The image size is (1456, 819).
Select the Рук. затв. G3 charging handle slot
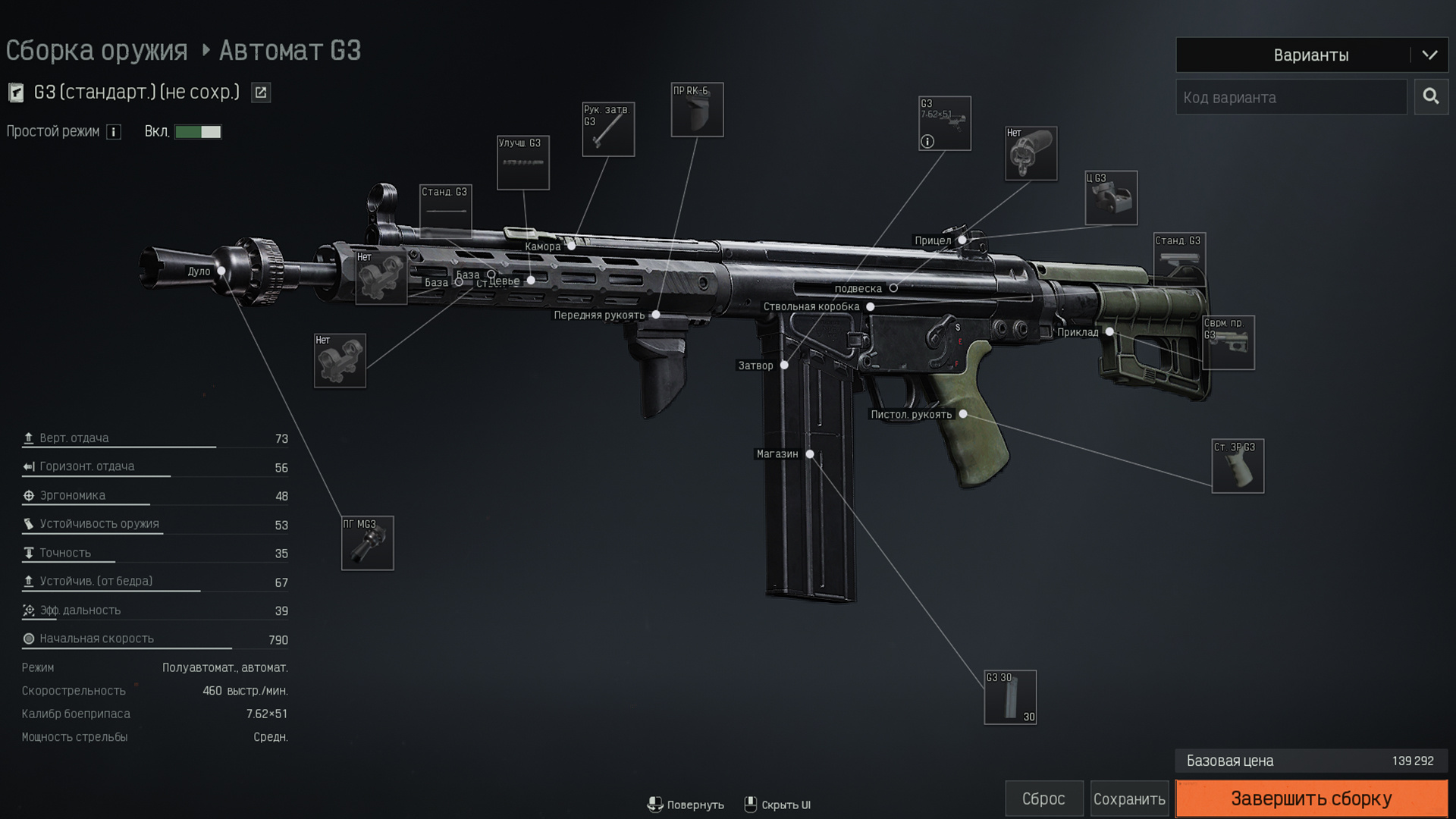(608, 130)
